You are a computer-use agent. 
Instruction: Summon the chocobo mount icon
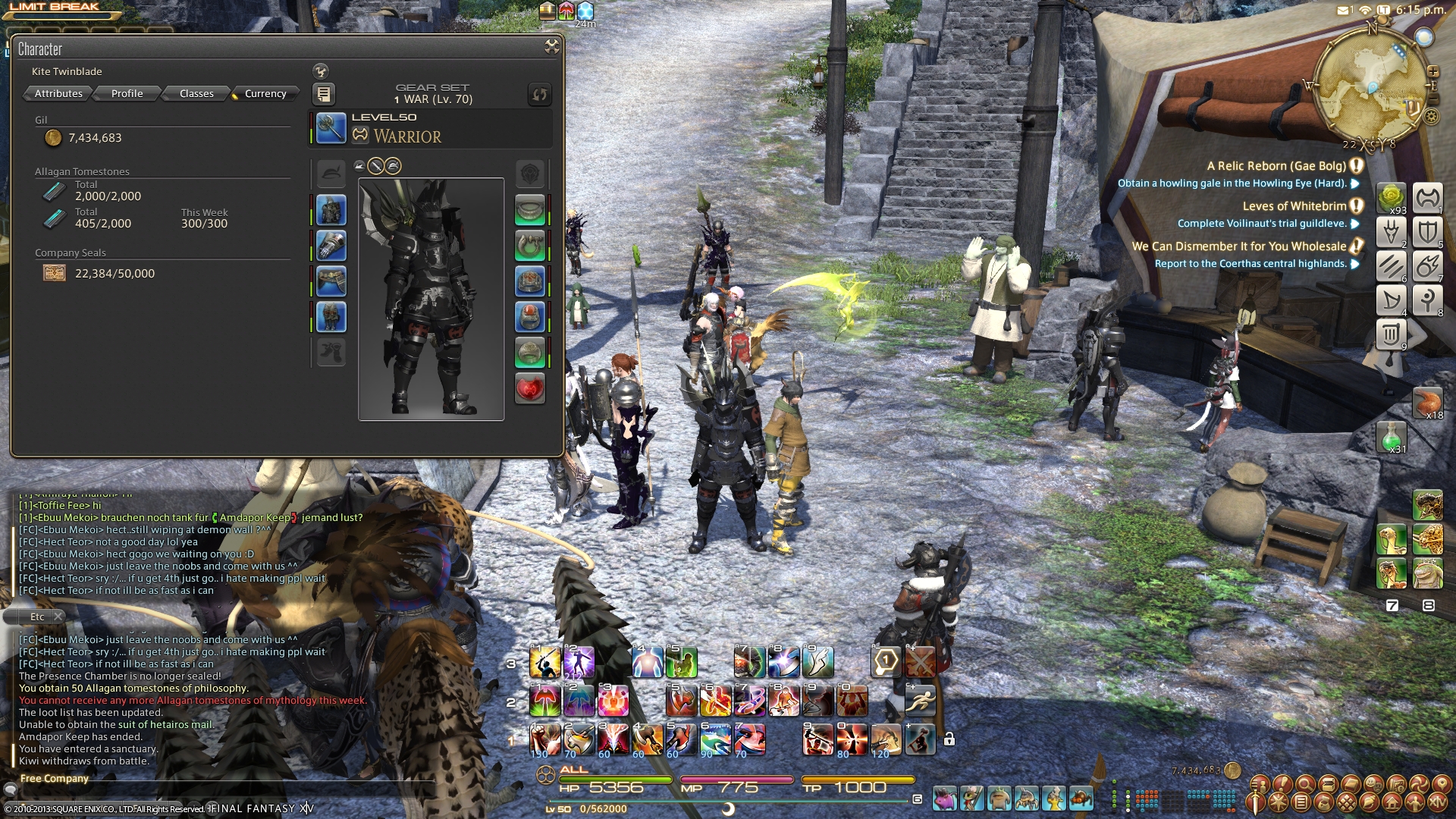coord(1392,539)
